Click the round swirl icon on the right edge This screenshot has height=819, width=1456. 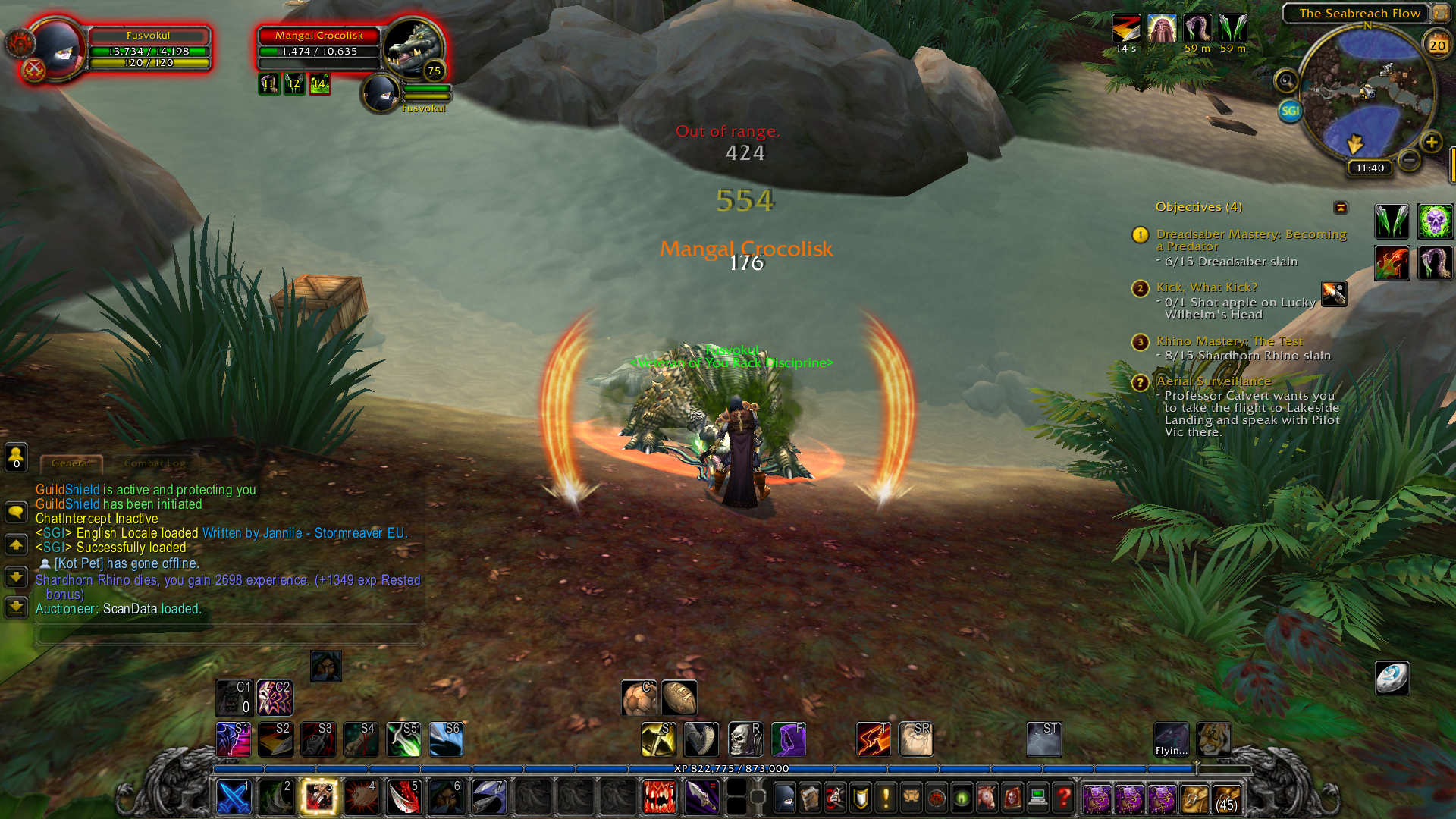(1393, 677)
